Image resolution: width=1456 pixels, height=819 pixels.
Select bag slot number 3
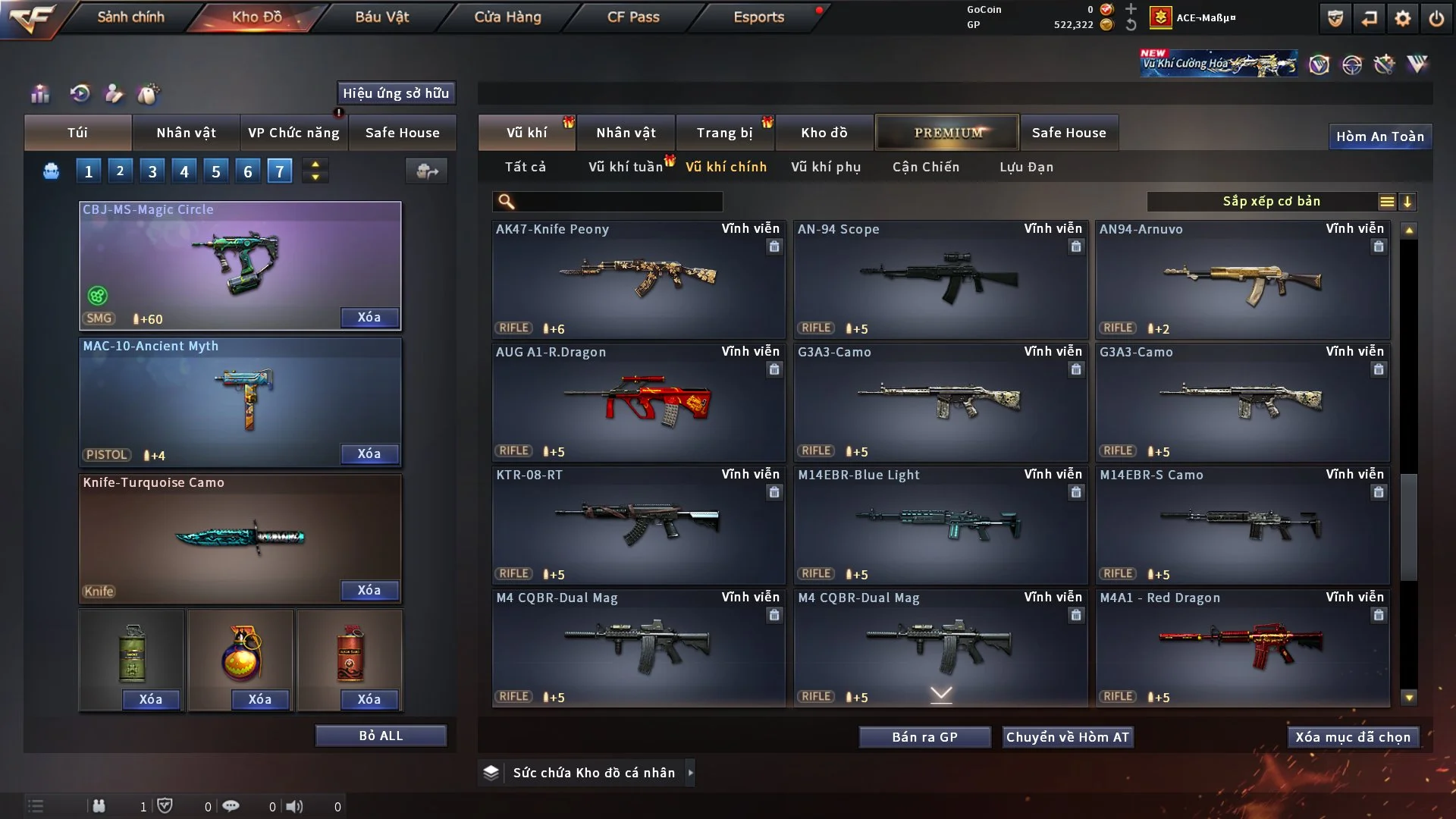(x=152, y=171)
